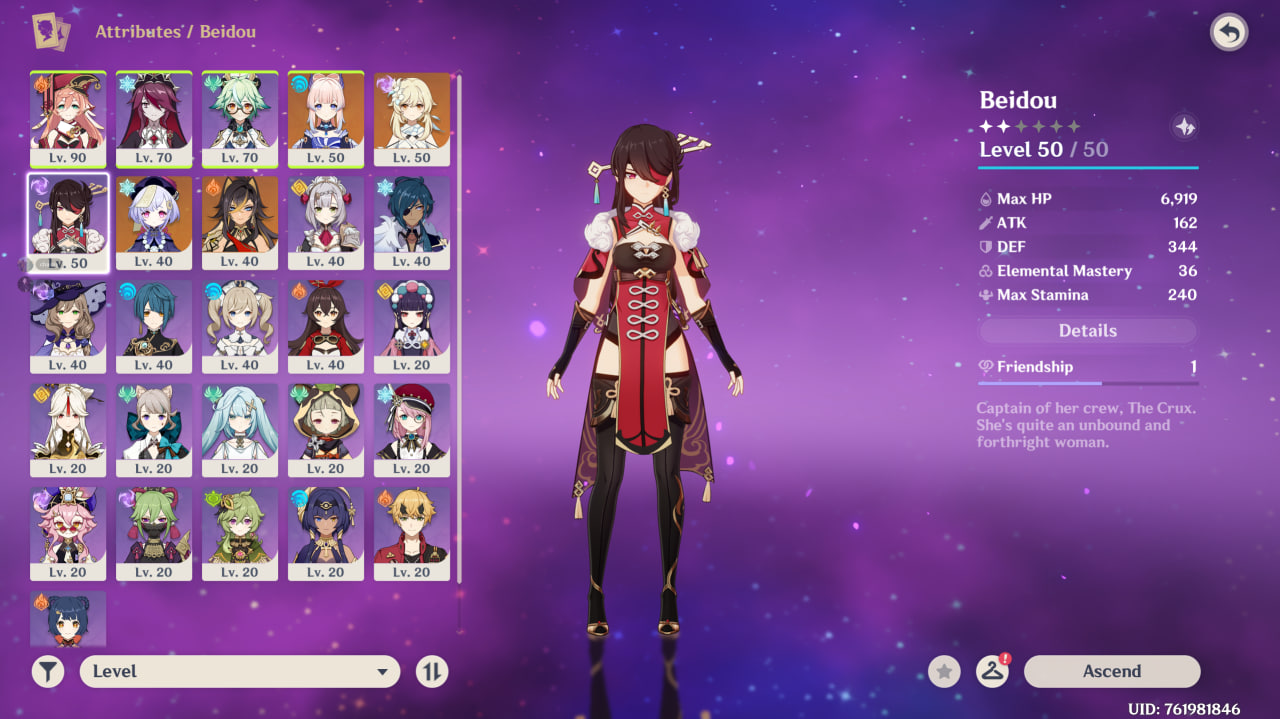Switch to Kaeya's portrait
1280x719 pixels.
pos(412,221)
